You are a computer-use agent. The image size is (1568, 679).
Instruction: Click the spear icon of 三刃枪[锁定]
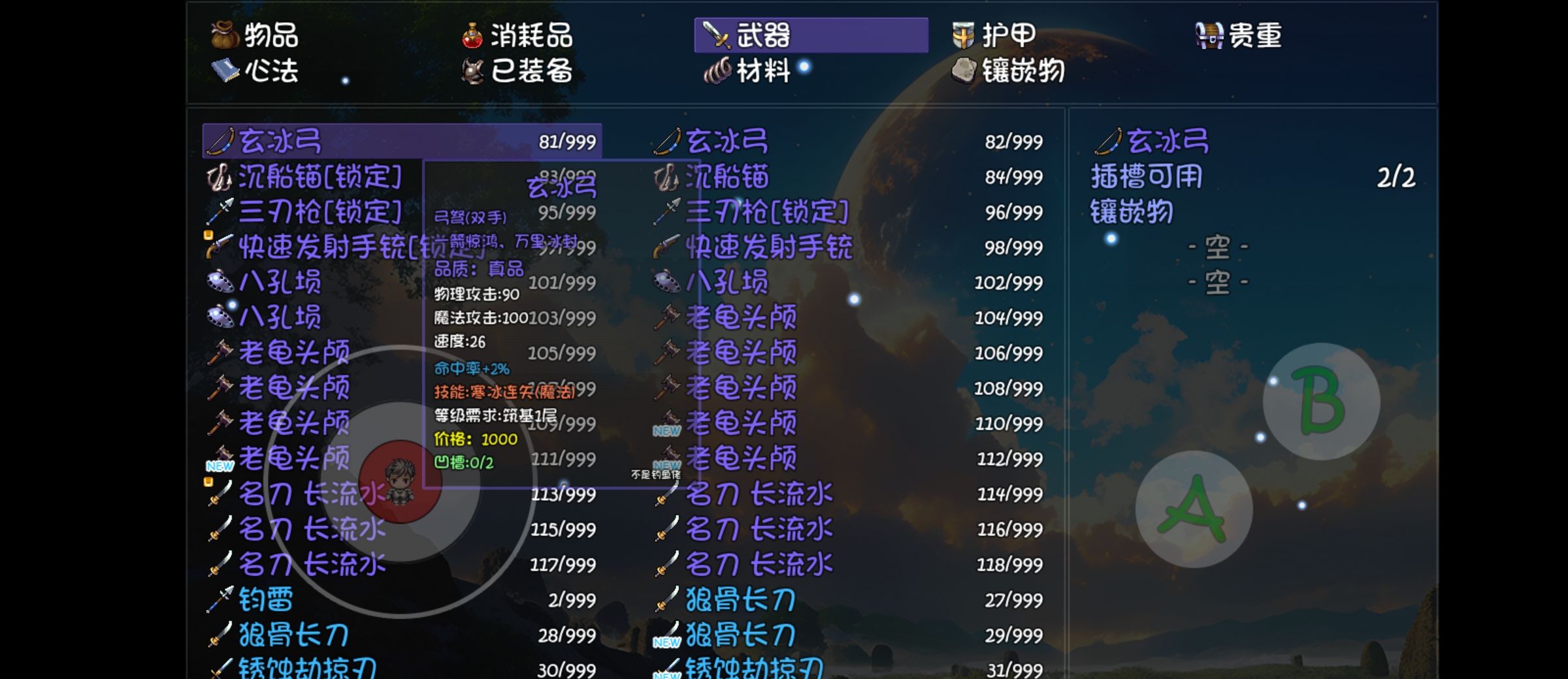(221, 212)
